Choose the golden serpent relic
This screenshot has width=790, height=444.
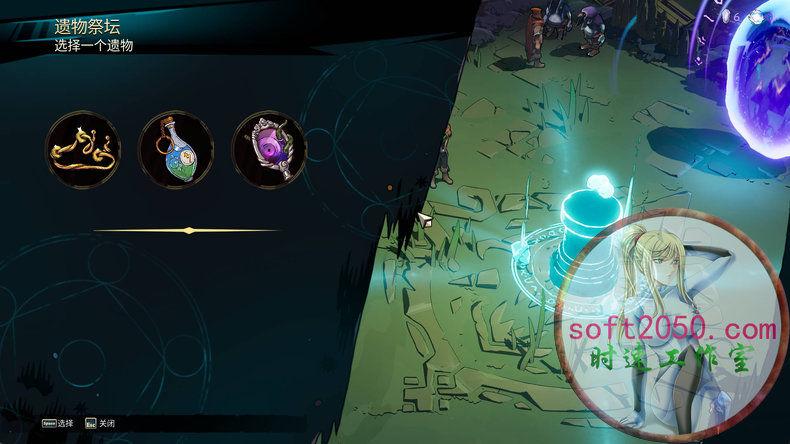[83, 150]
